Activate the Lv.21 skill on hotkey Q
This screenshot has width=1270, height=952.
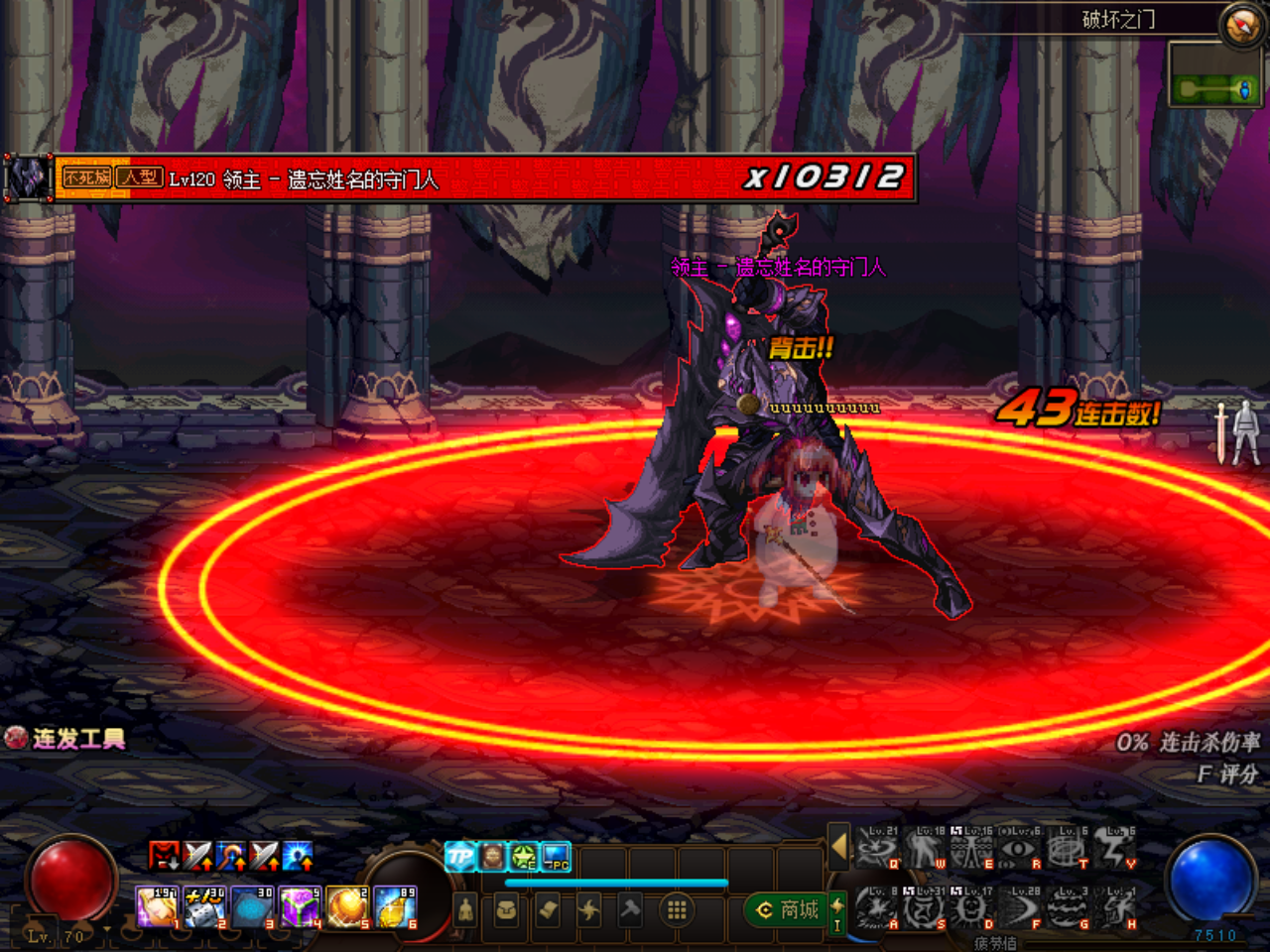[877, 850]
